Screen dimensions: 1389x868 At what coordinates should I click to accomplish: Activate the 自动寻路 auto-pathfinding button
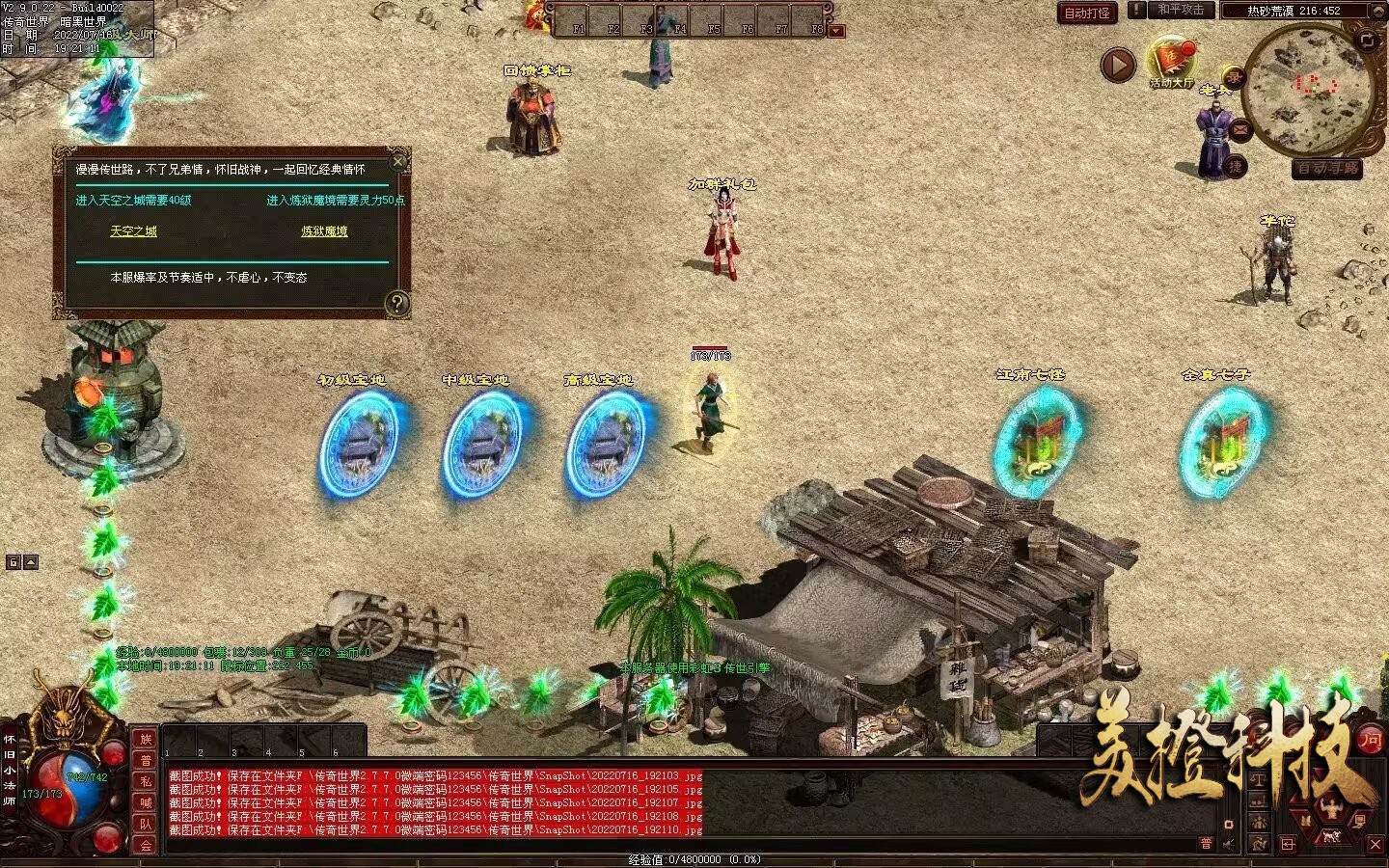pos(1327,168)
